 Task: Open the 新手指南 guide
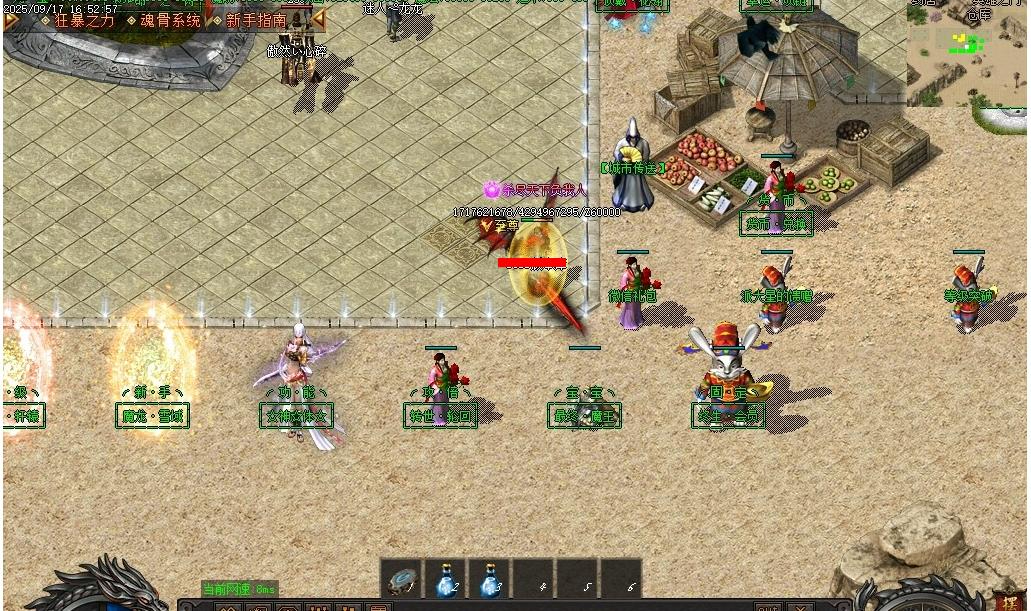[255, 20]
